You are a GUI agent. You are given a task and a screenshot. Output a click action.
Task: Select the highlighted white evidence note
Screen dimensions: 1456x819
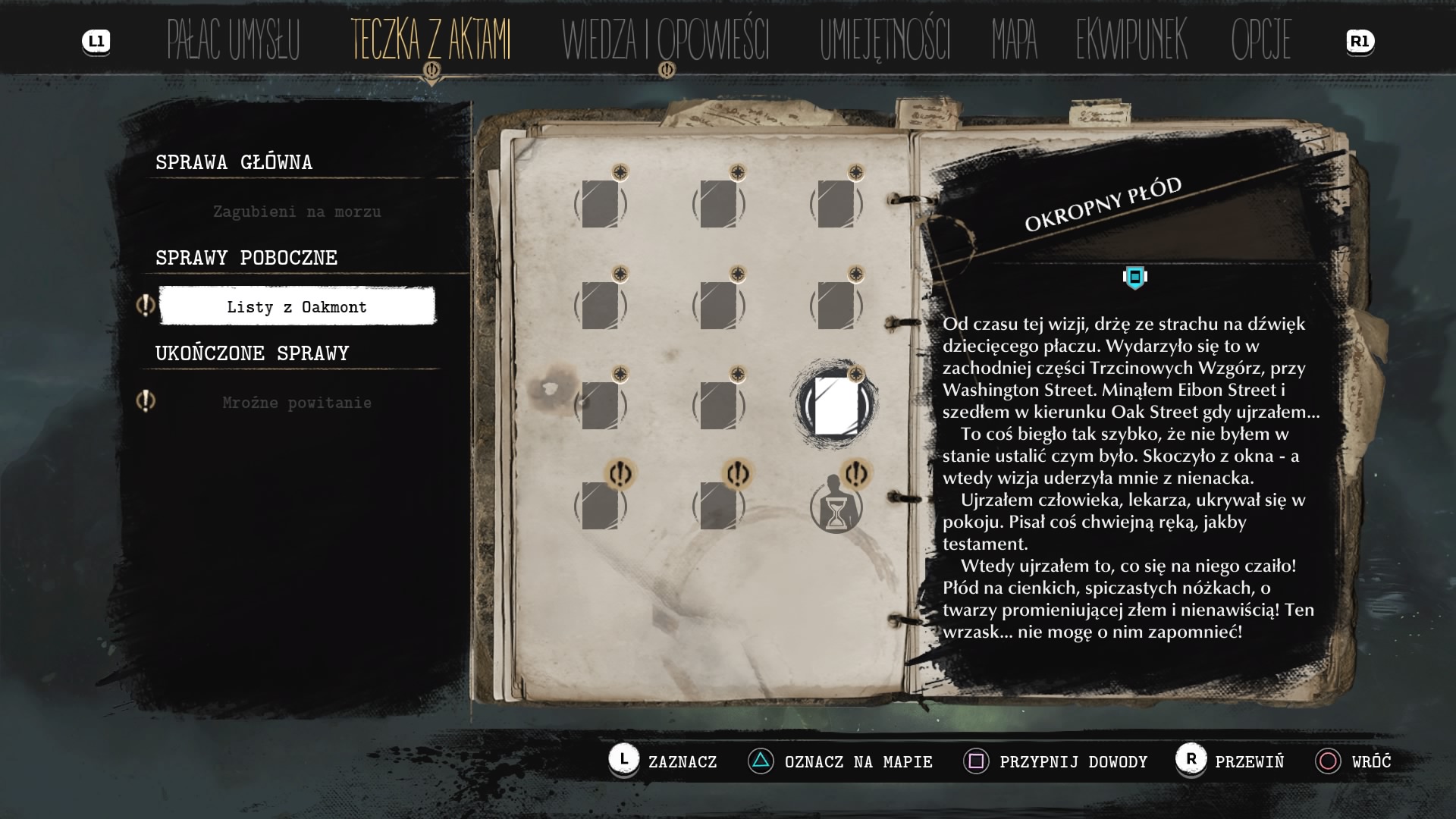(835, 406)
